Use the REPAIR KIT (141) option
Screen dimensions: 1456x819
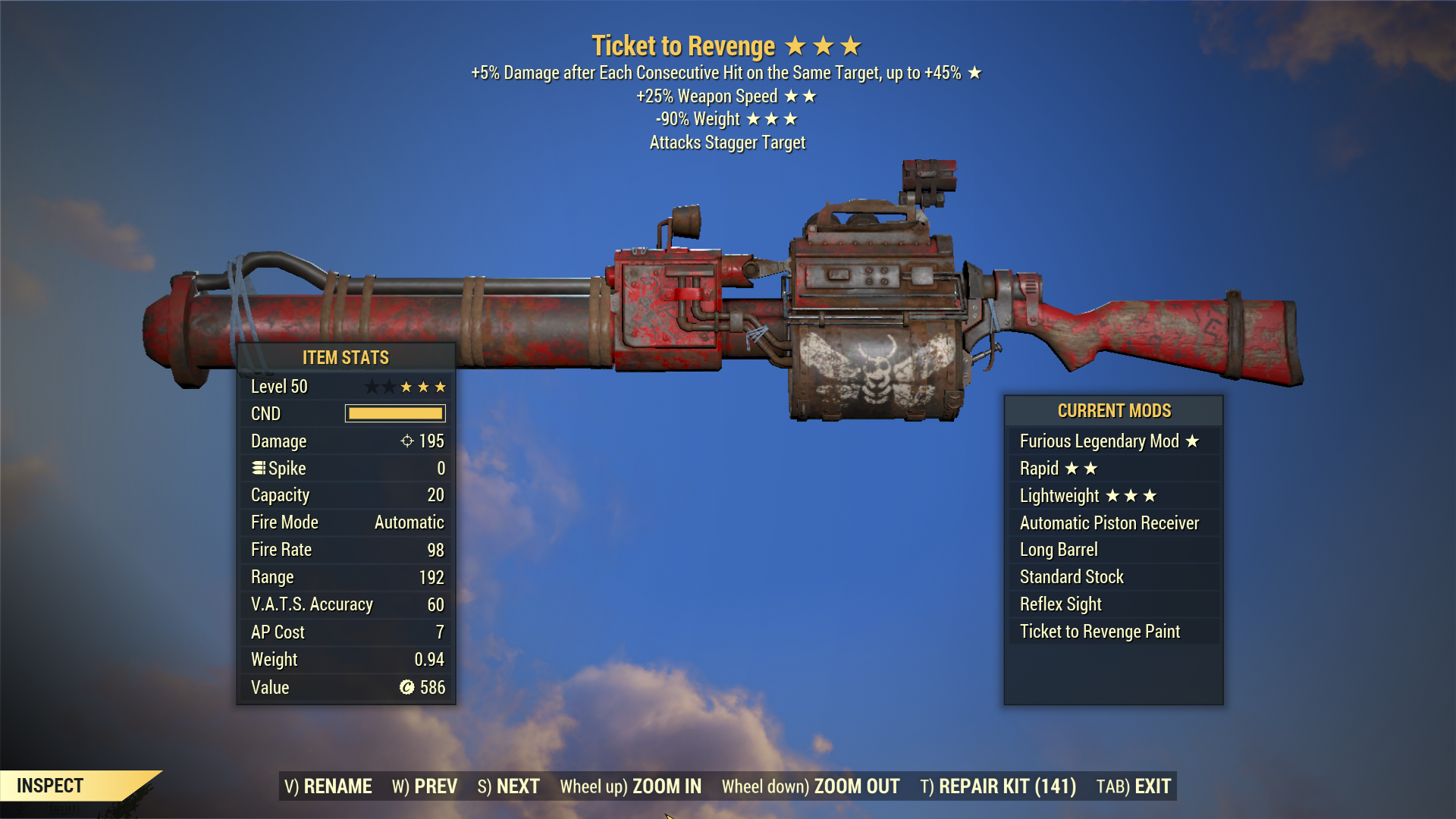[998, 786]
